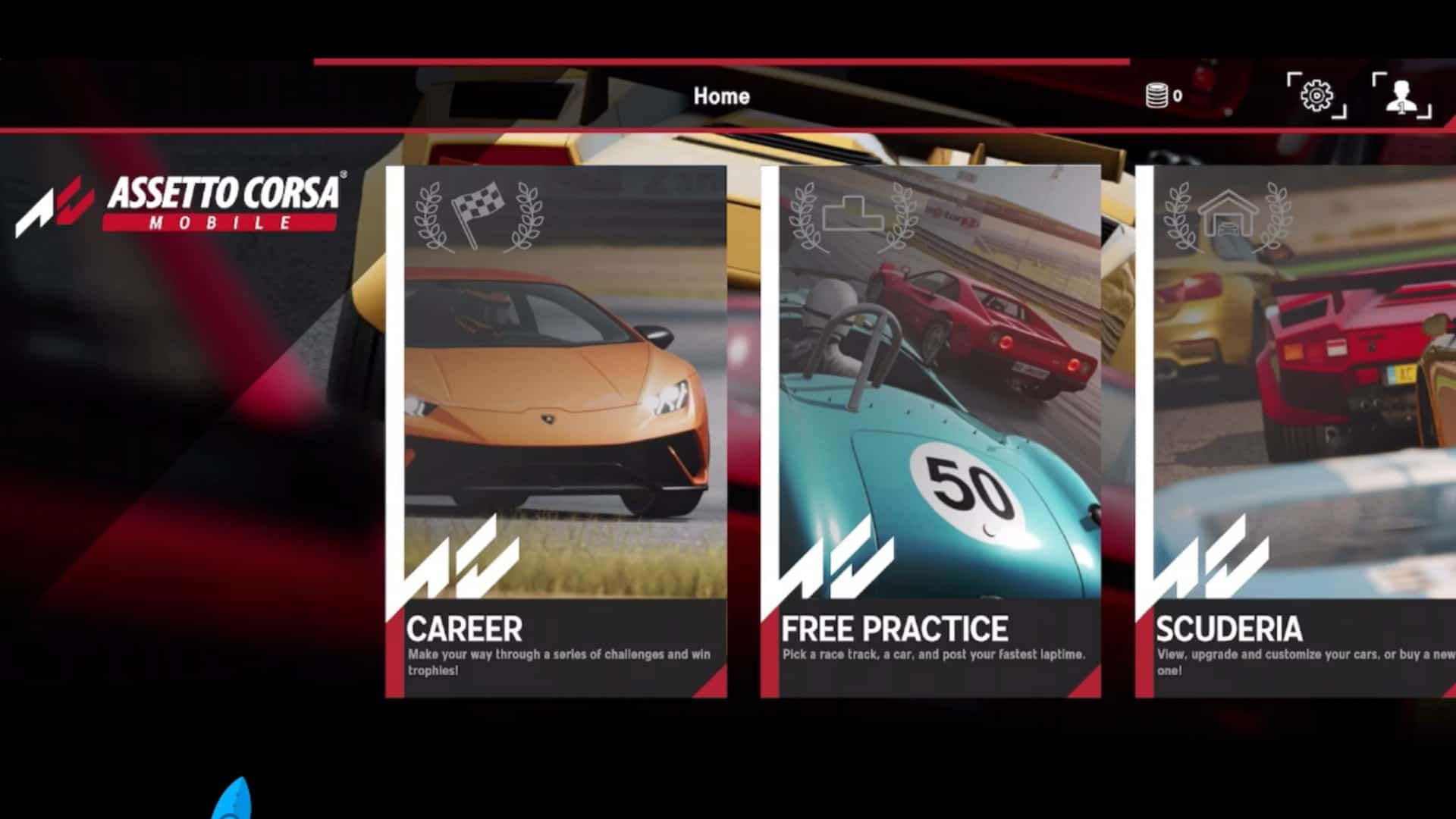Click the coin currency icon showing 0
Viewport: 1456px width, 819px height.
coord(1158,95)
